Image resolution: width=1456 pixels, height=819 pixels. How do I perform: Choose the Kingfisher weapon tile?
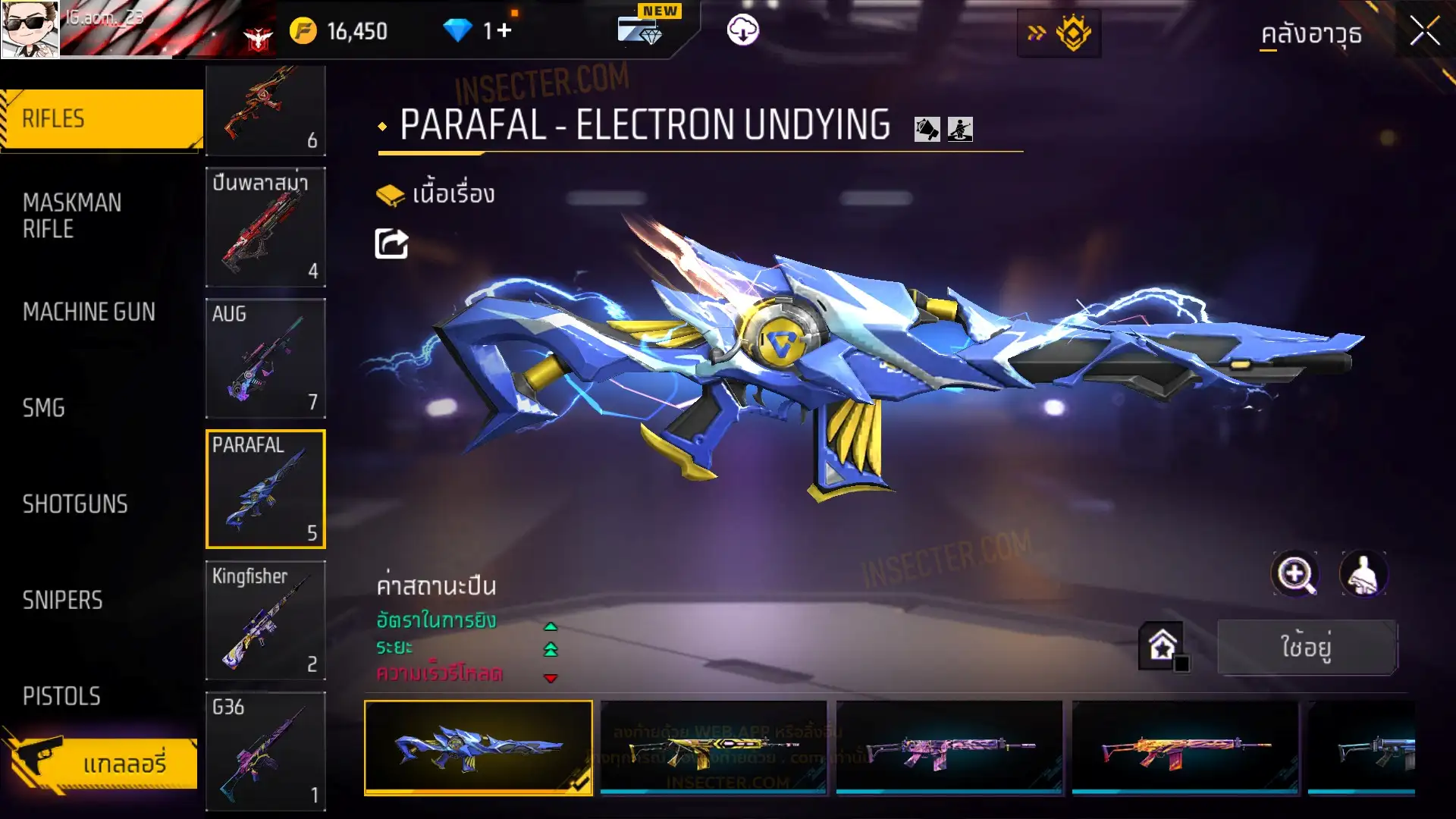click(265, 620)
